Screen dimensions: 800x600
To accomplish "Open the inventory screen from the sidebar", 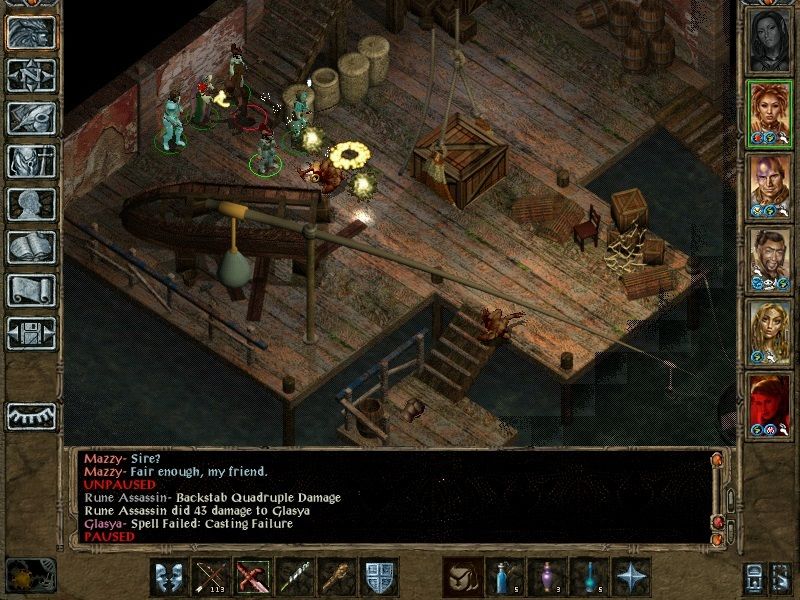I will pos(31,161).
